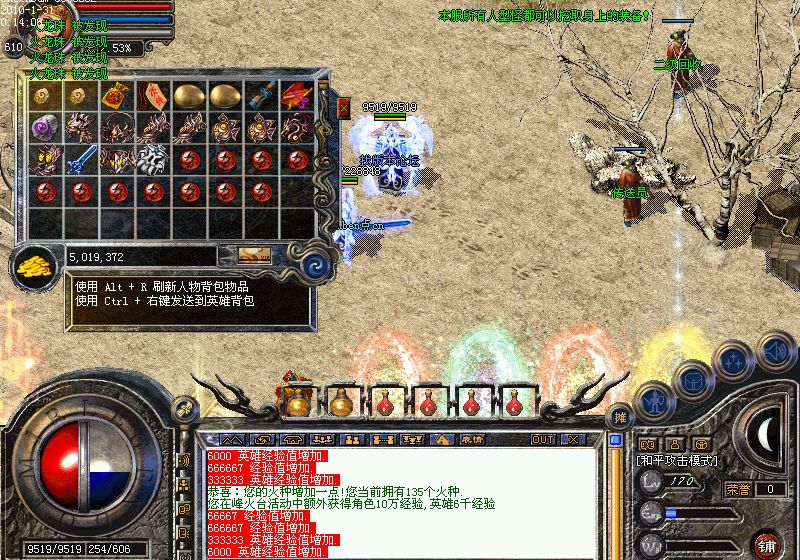Open the blue swirl button on the bag
The width and height of the screenshot is (800, 560).
316,264
